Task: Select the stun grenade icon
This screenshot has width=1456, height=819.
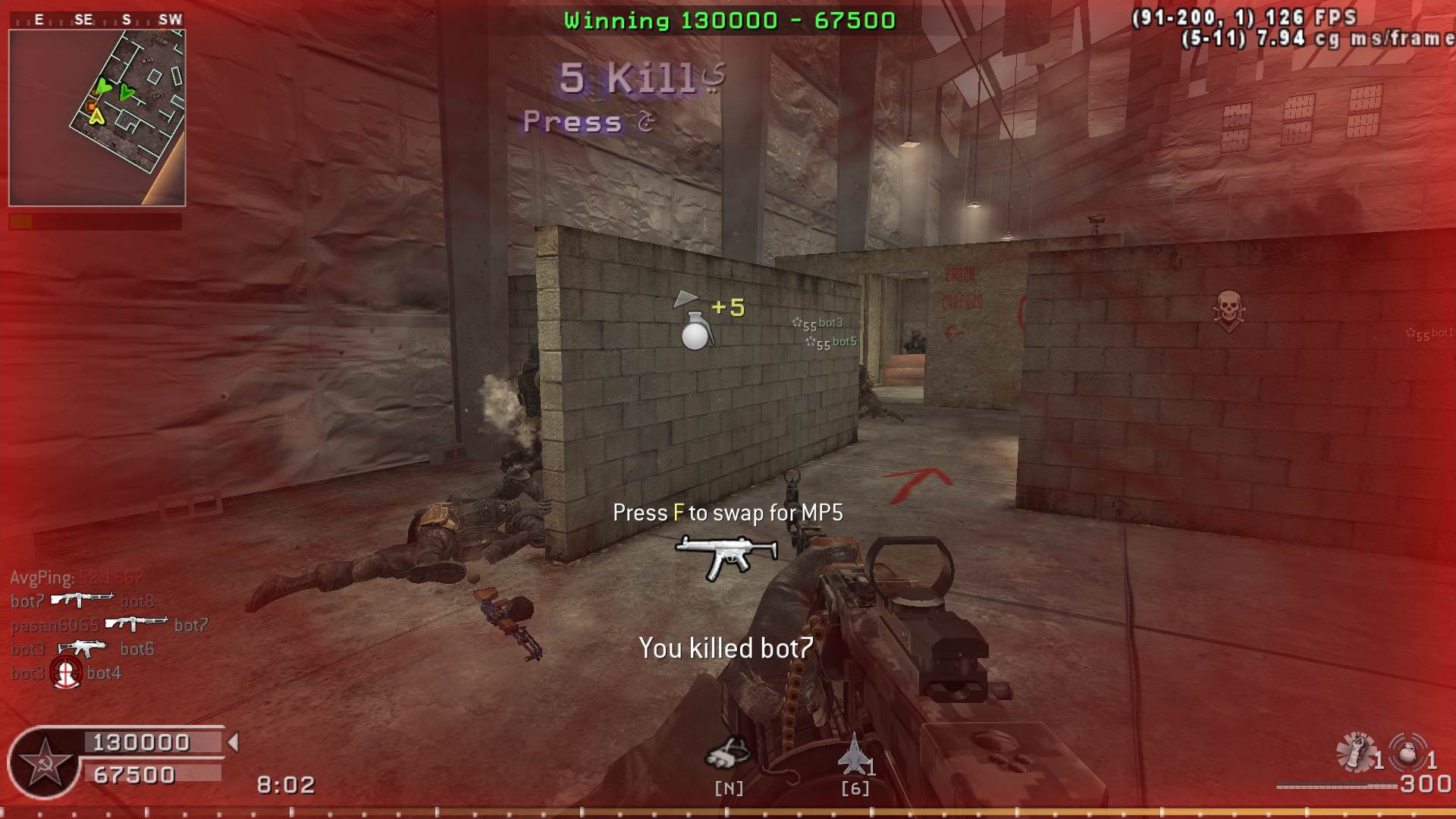Action: click(x=1357, y=752)
